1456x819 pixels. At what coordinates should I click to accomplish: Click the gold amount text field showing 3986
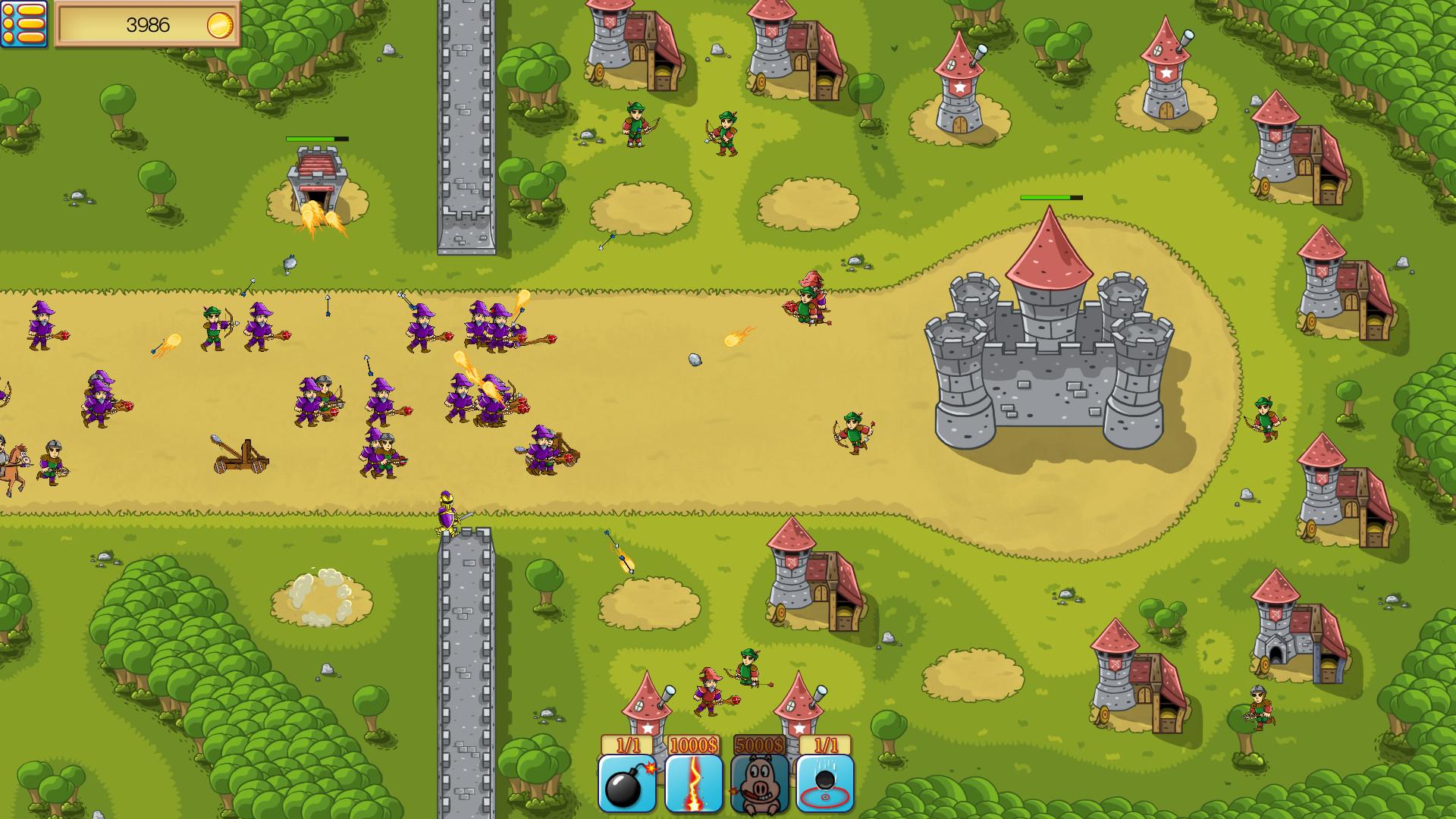pyautogui.click(x=149, y=24)
